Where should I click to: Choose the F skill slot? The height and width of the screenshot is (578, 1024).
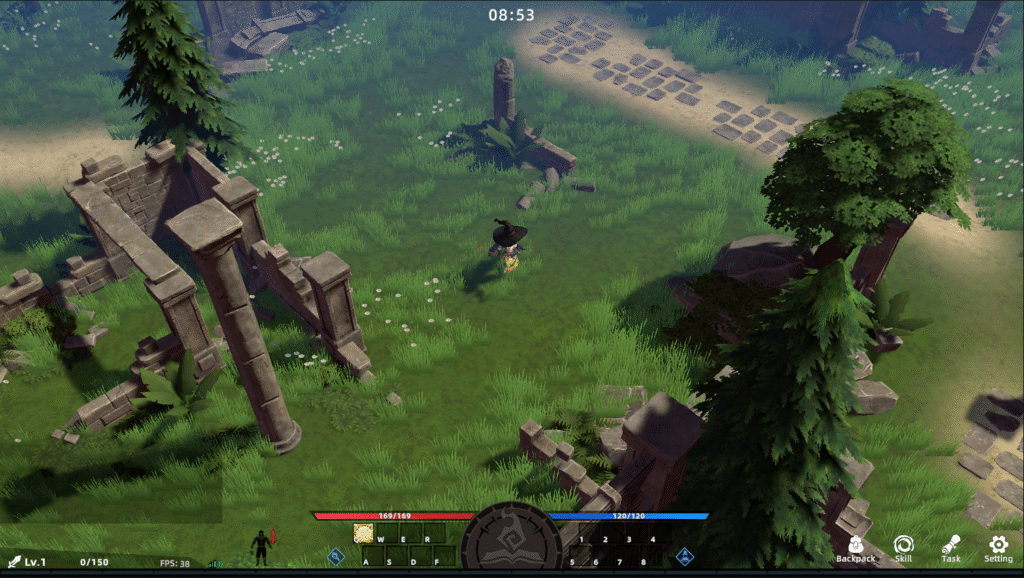pos(444,557)
